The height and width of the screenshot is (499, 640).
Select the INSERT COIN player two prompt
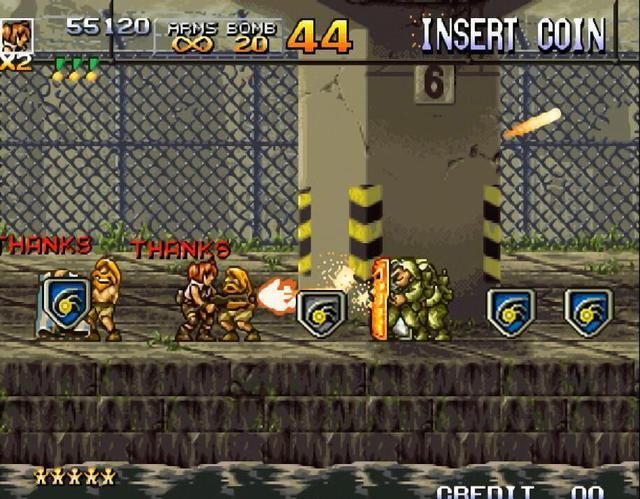513,36
